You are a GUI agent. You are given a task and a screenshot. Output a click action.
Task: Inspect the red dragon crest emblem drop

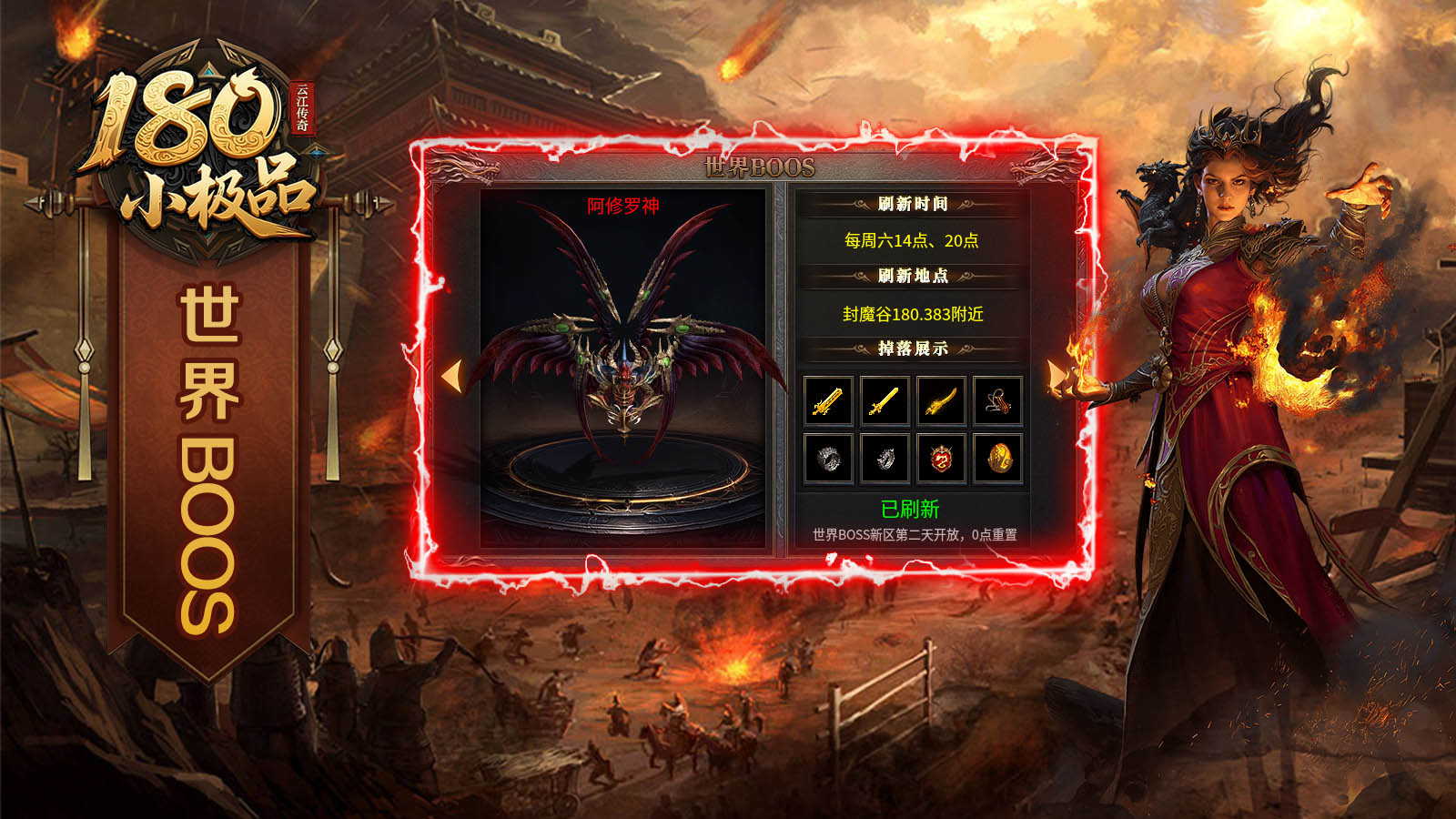941,458
